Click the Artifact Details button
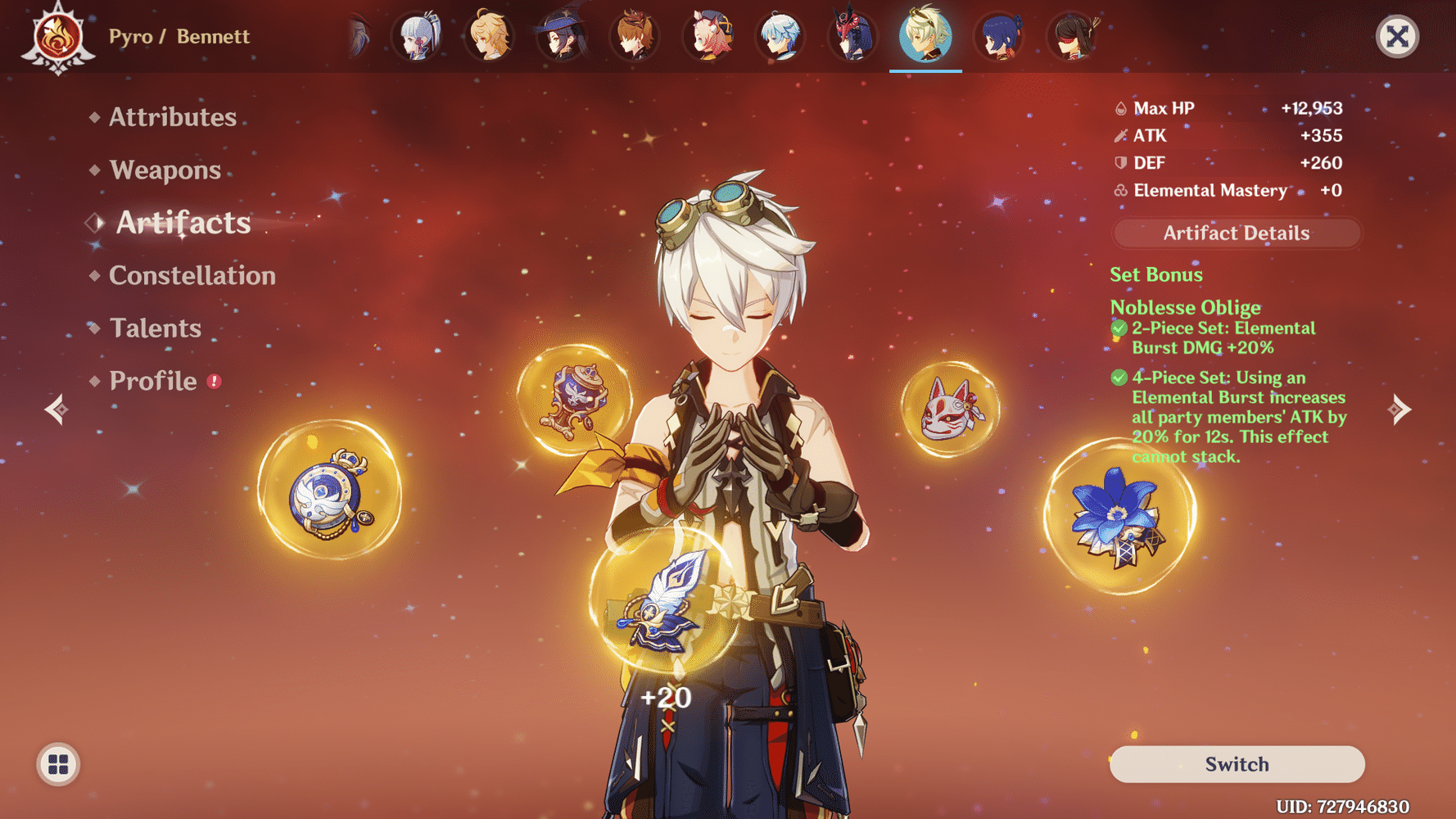This screenshot has height=819, width=1456. [1236, 233]
